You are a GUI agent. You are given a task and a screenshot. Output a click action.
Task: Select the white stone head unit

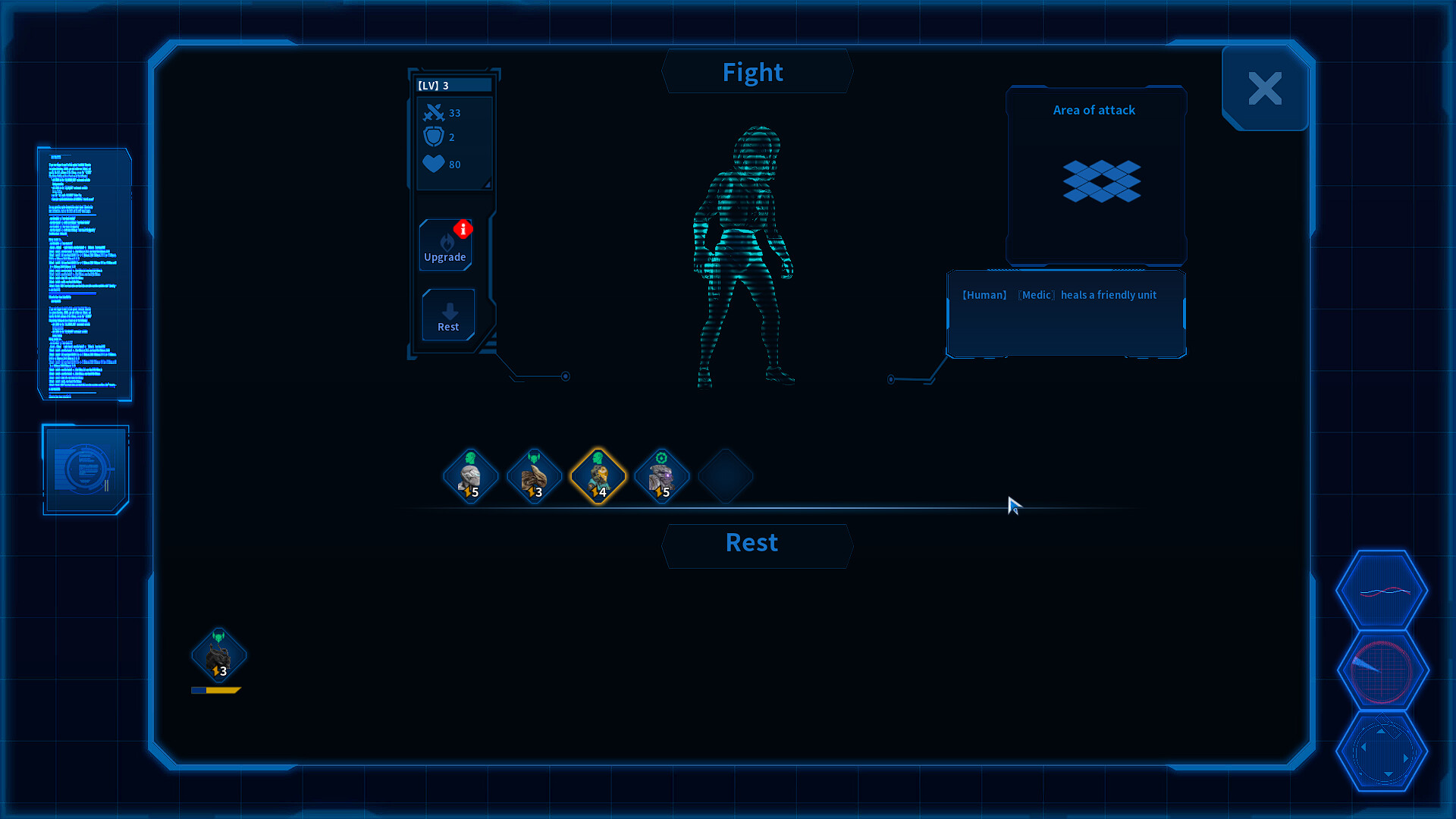471,474
